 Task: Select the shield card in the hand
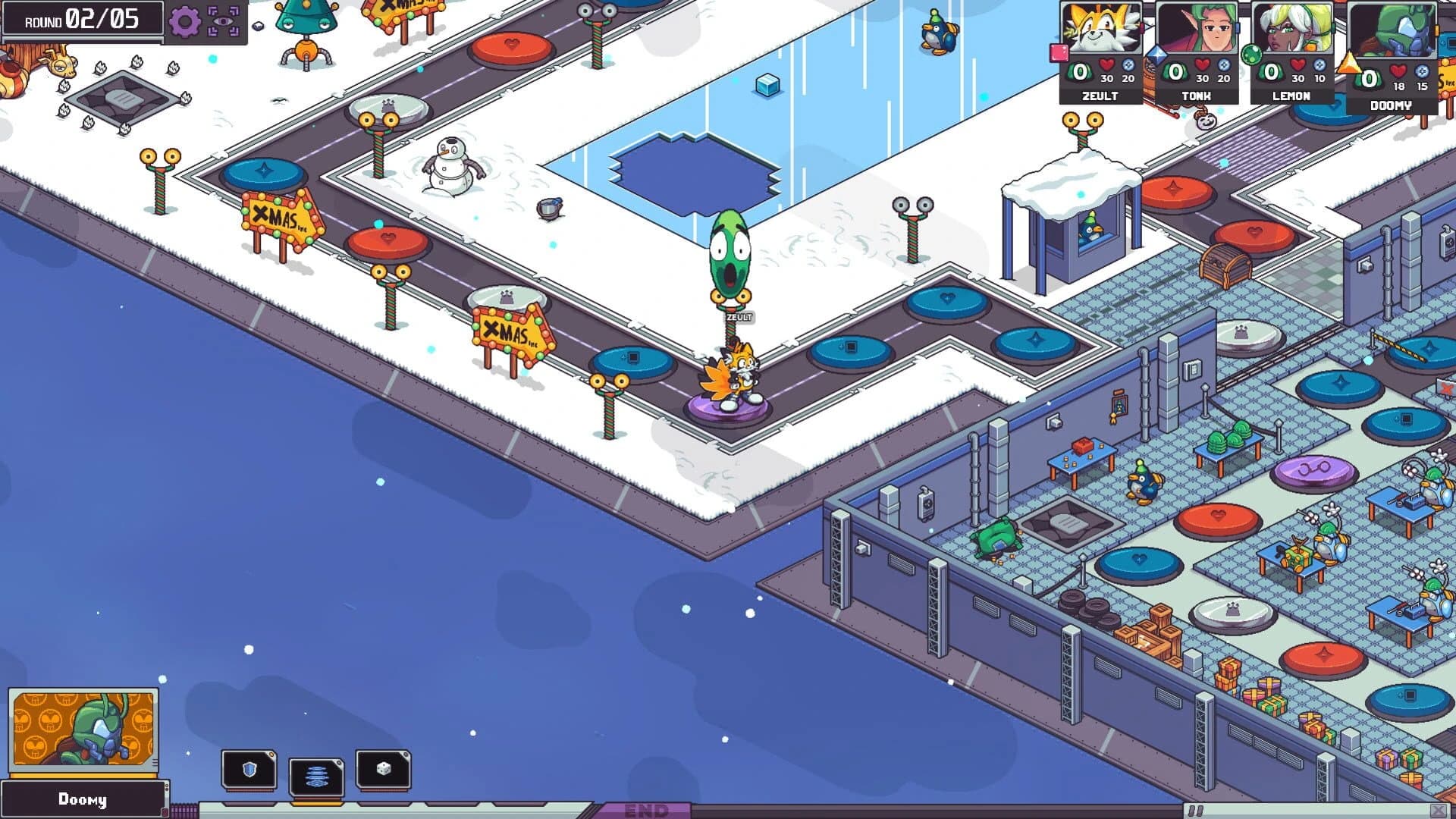tap(250, 768)
